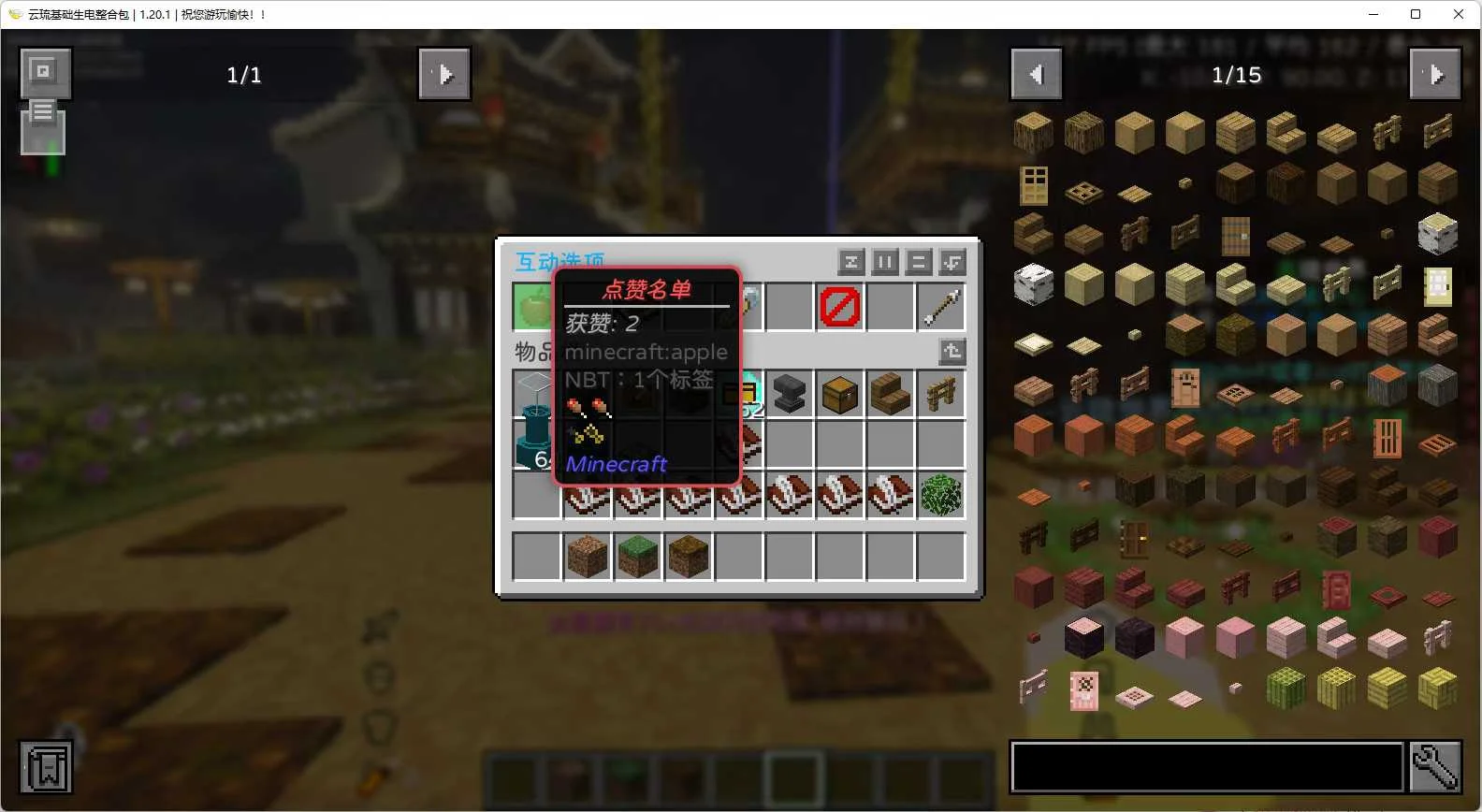The width and height of the screenshot is (1482, 812).
Task: Pick up the anvil from inventory
Action: pyautogui.click(x=789, y=394)
